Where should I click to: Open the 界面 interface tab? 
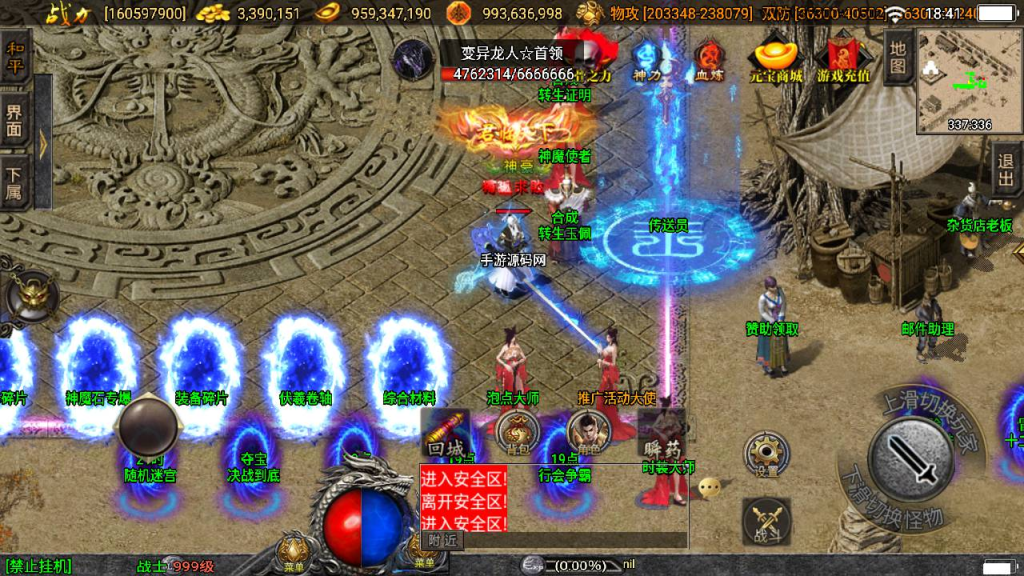[x=15, y=122]
